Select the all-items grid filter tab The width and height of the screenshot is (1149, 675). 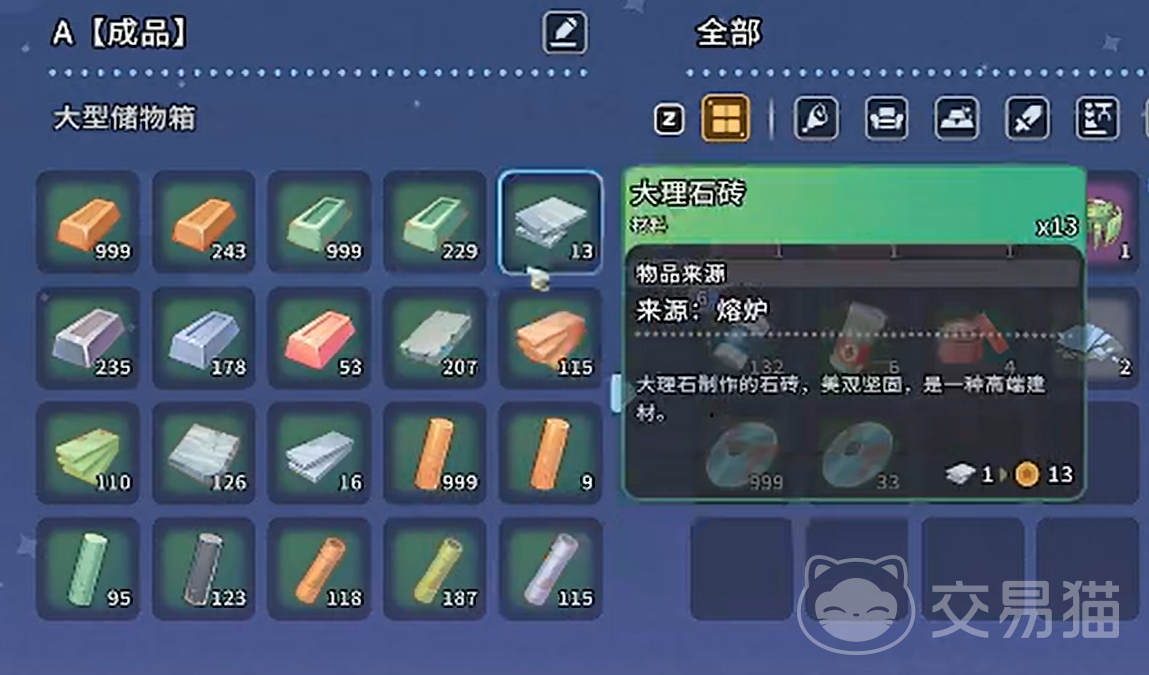point(725,120)
